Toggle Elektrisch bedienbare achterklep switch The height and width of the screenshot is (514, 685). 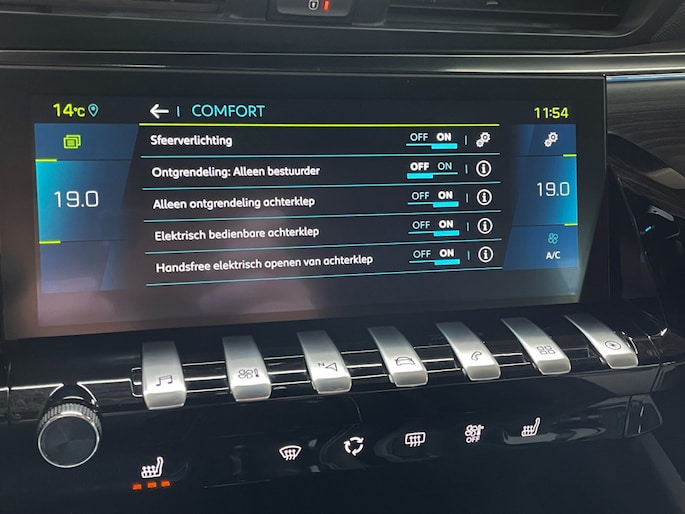(433, 226)
